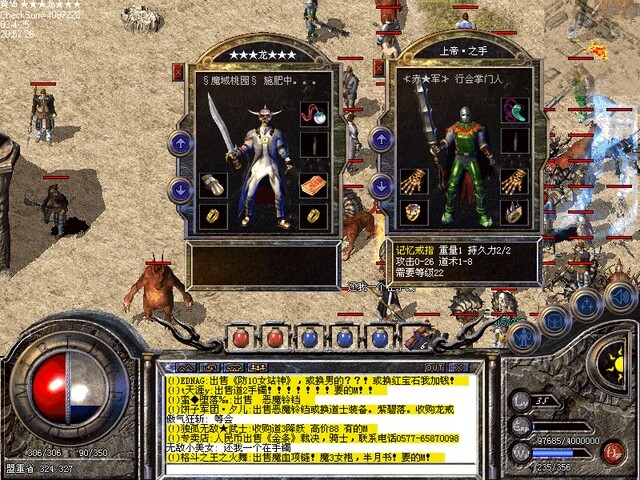Inspect the white glove slot on ★★★龙★★★ character
This screenshot has width=640, height=480.
point(211,184)
